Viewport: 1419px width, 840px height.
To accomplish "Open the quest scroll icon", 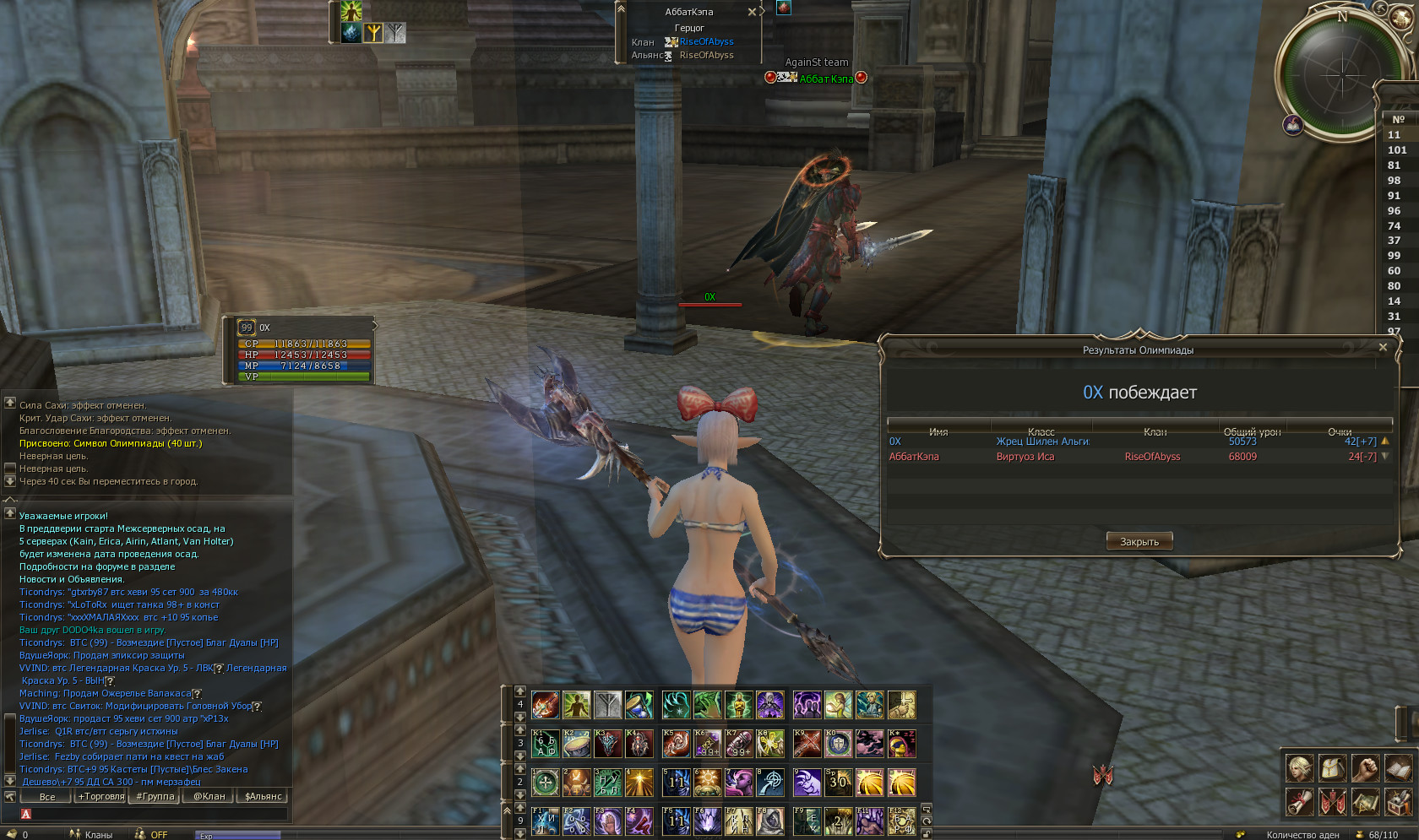I will 1300,801.
